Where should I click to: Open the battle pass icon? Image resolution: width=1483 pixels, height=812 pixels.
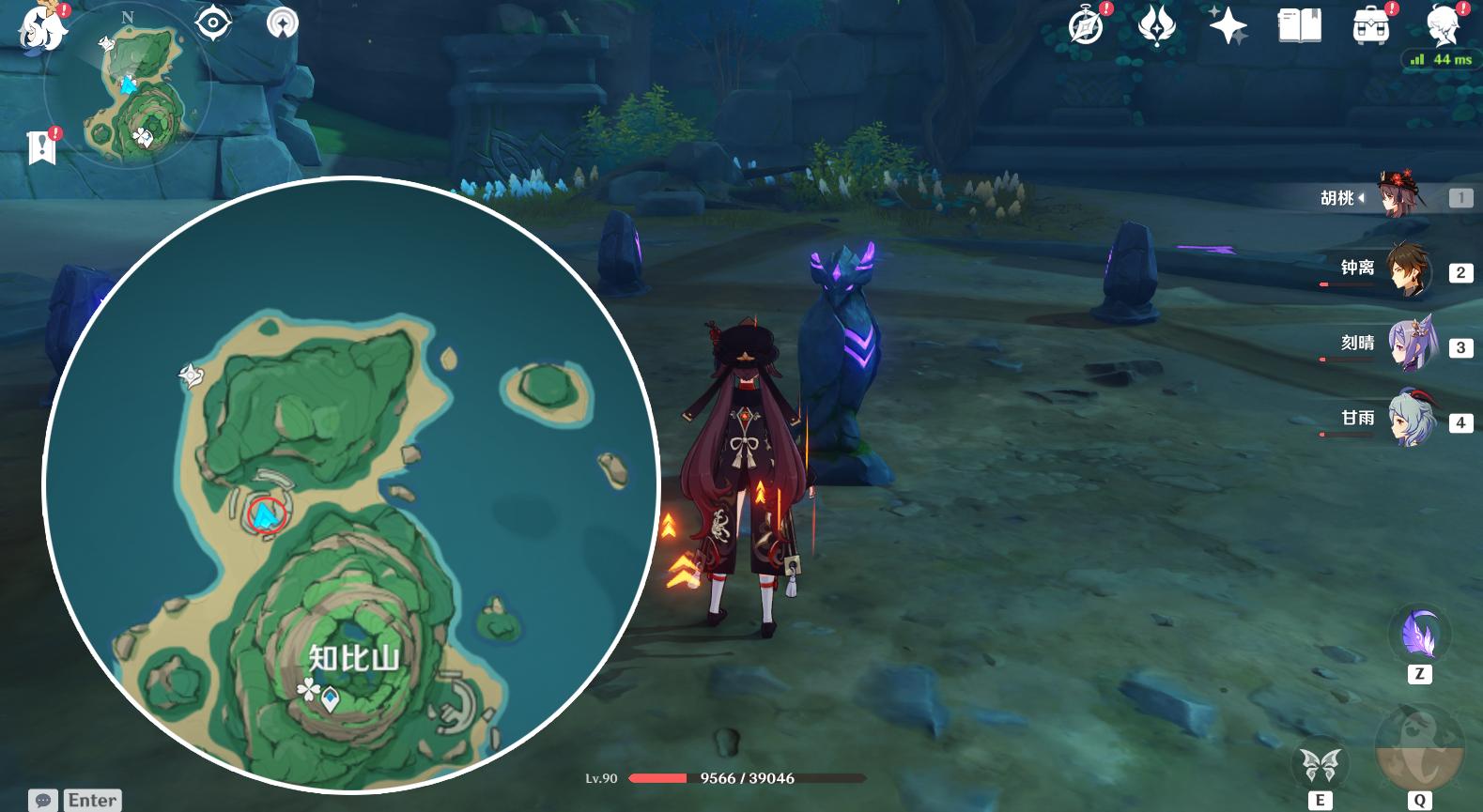(1156, 26)
